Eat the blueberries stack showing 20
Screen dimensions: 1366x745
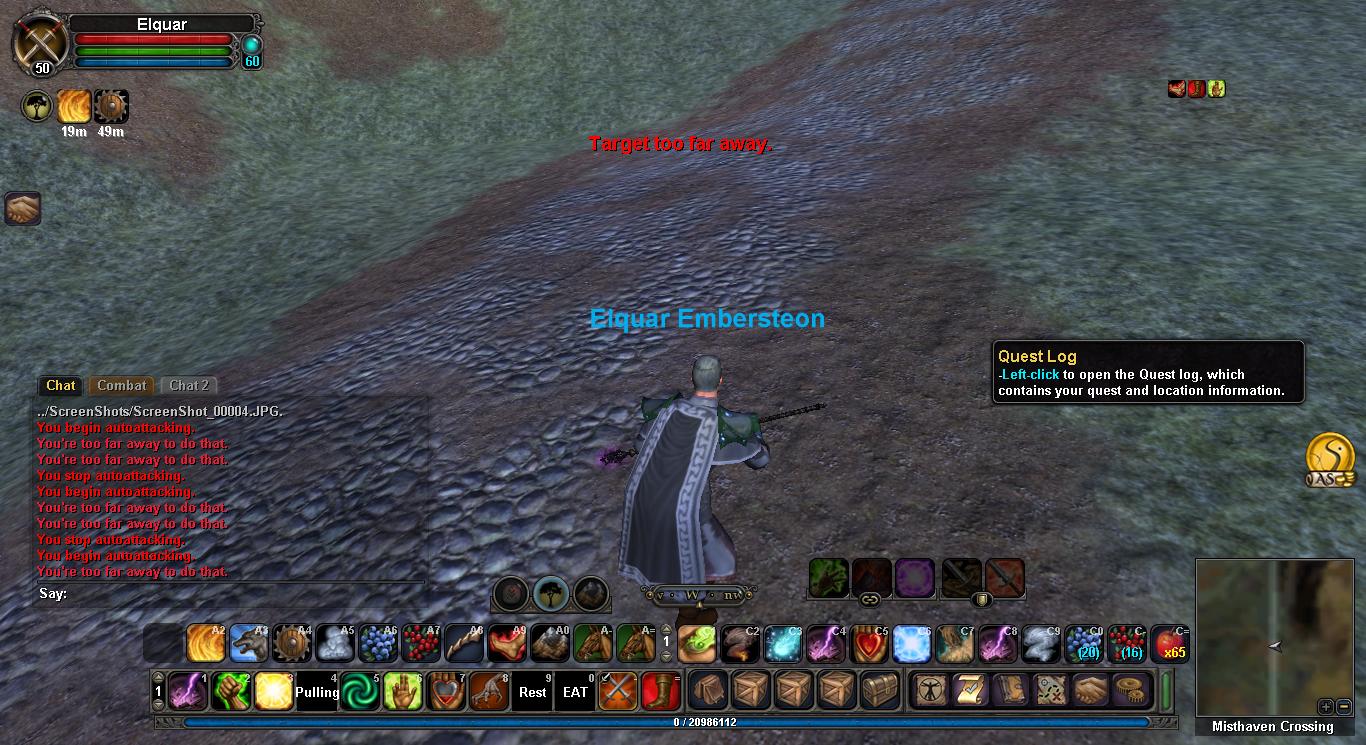click(x=1083, y=644)
